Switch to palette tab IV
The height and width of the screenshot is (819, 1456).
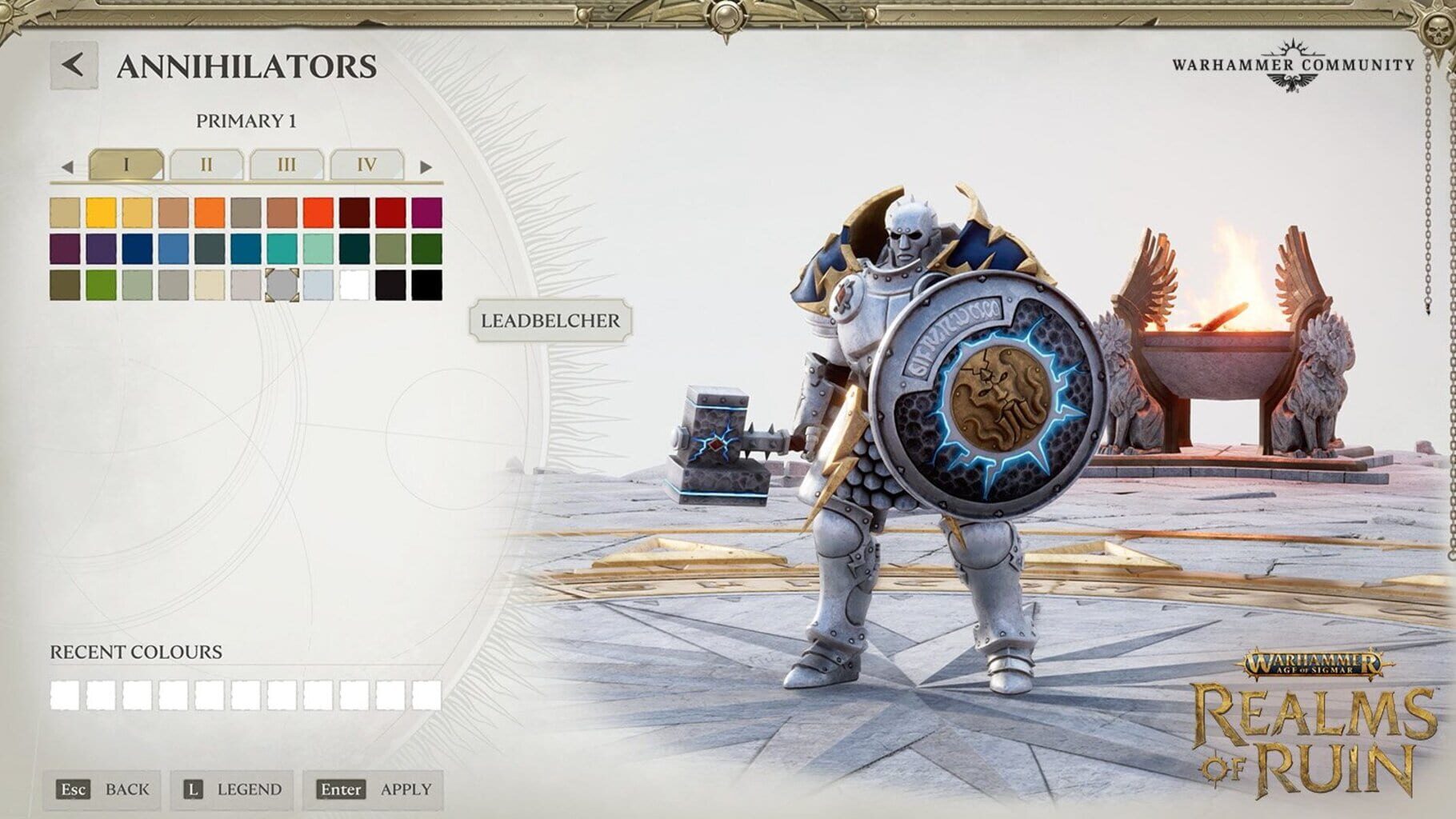pyautogui.click(x=366, y=165)
